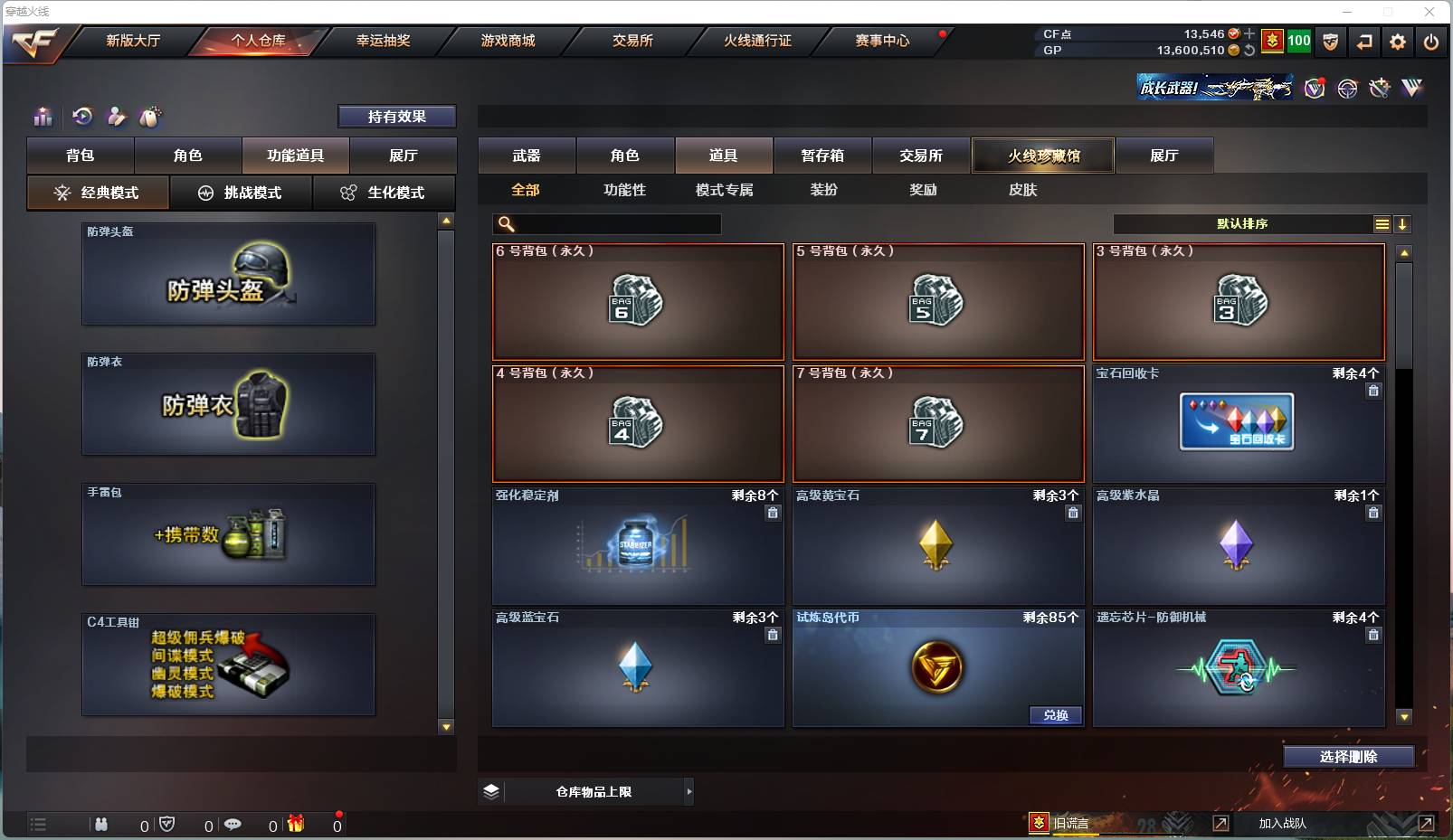The height and width of the screenshot is (840, 1453).
Task: Expand the 仓库物品上限 panel arrow
Action: tap(688, 791)
